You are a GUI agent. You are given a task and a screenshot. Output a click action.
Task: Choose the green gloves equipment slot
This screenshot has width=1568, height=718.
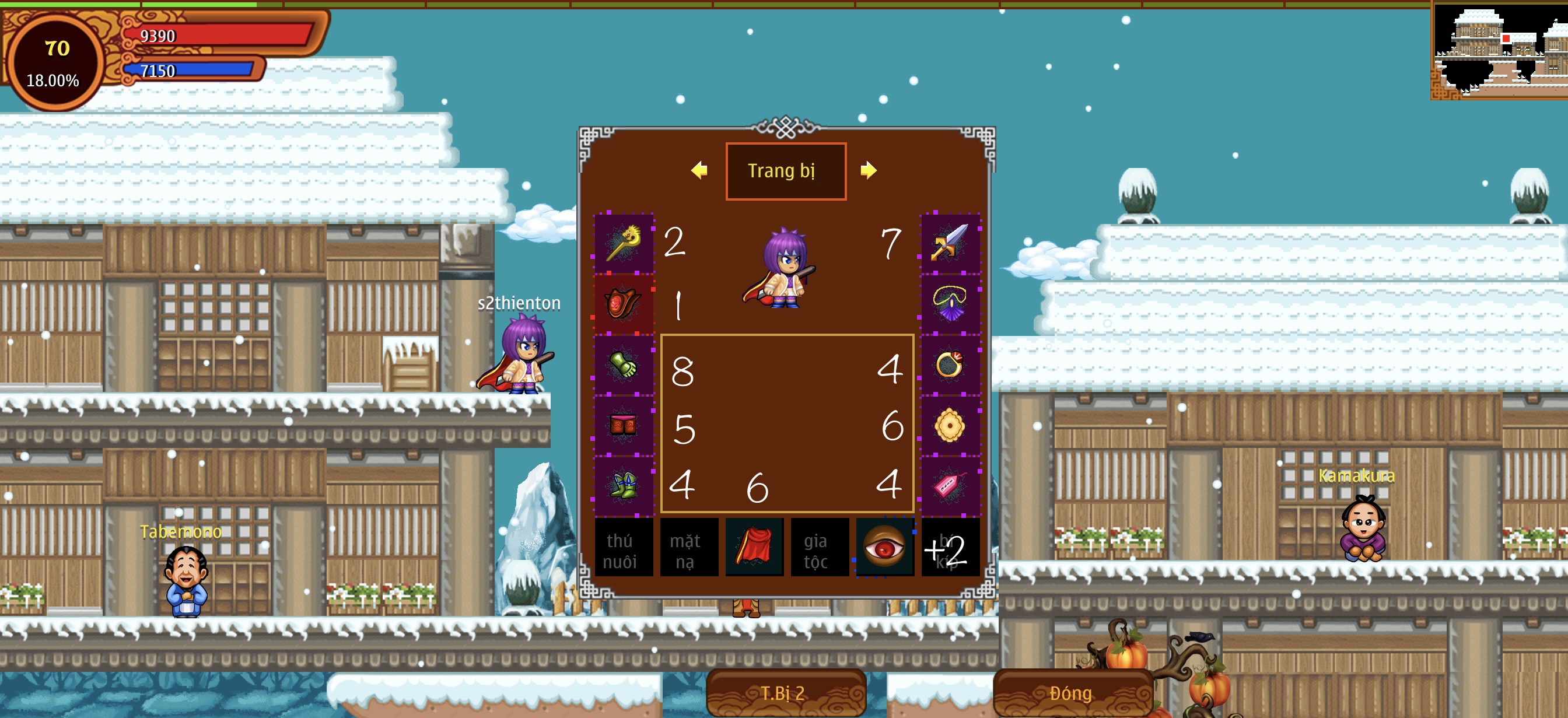(624, 365)
